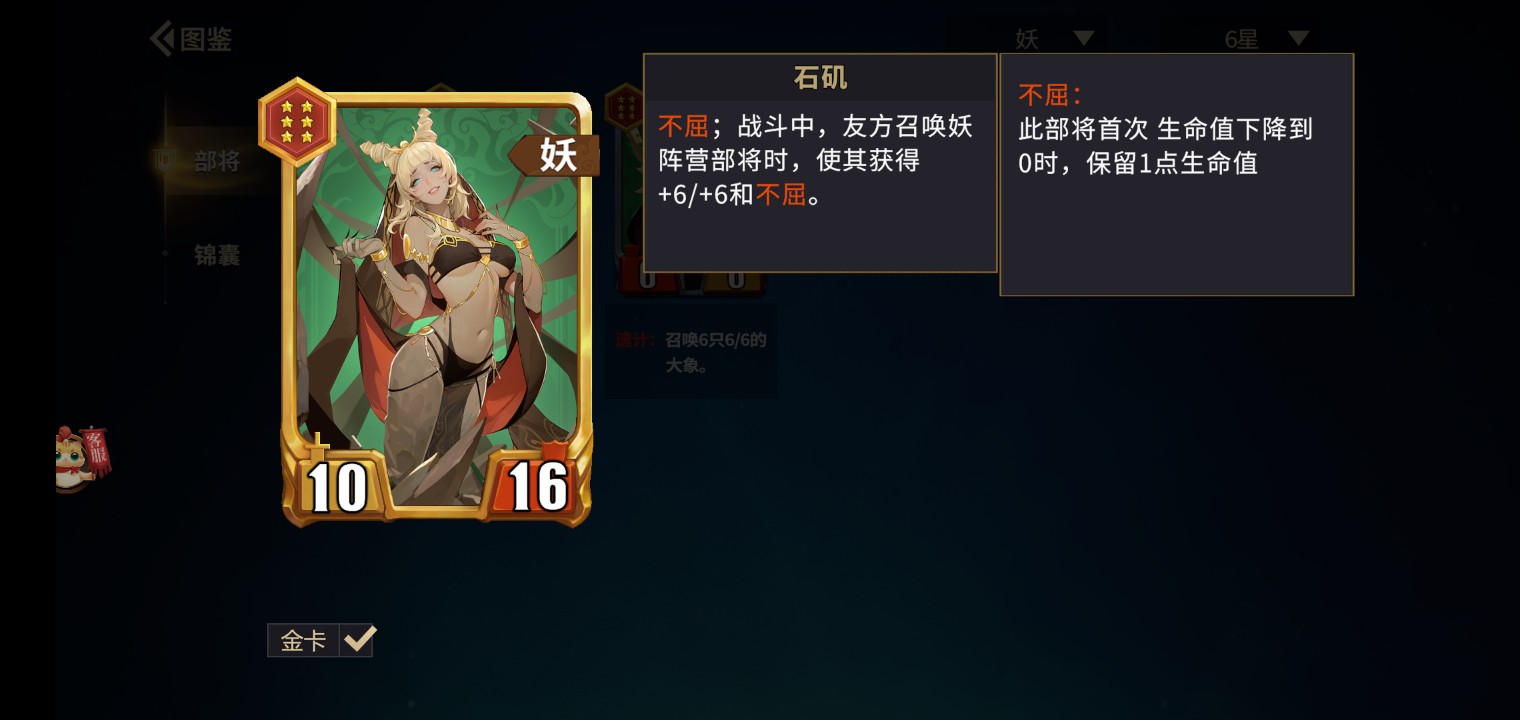
Task: Click the 不屈 explanation panel
Action: (x=1175, y=173)
